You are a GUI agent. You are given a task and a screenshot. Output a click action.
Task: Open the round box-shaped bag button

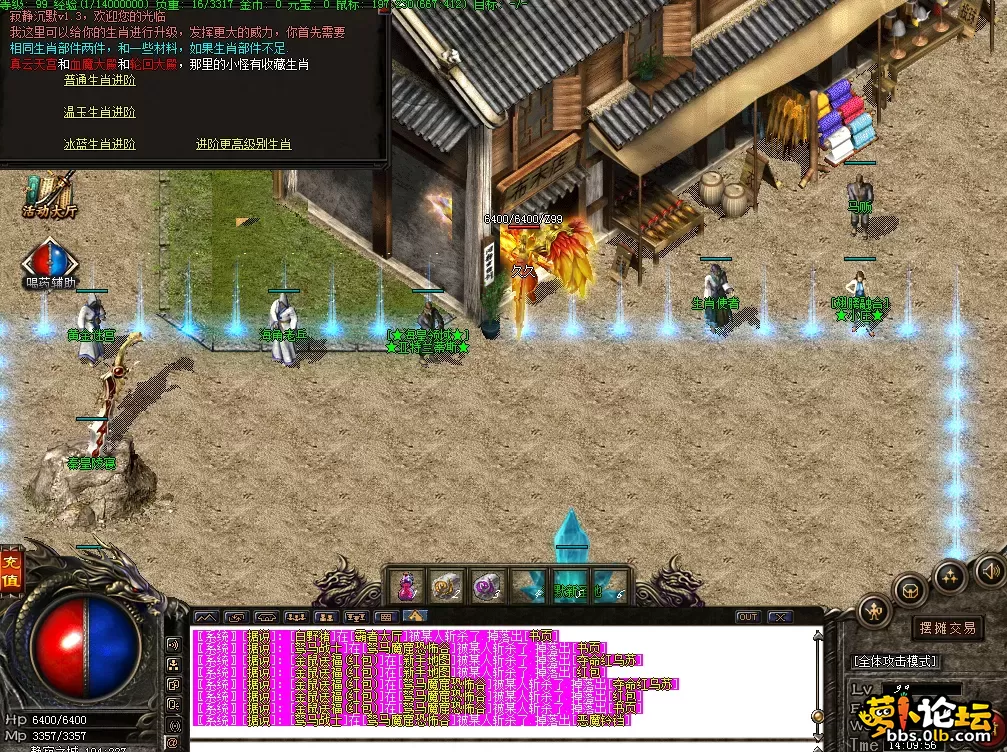(x=911, y=589)
